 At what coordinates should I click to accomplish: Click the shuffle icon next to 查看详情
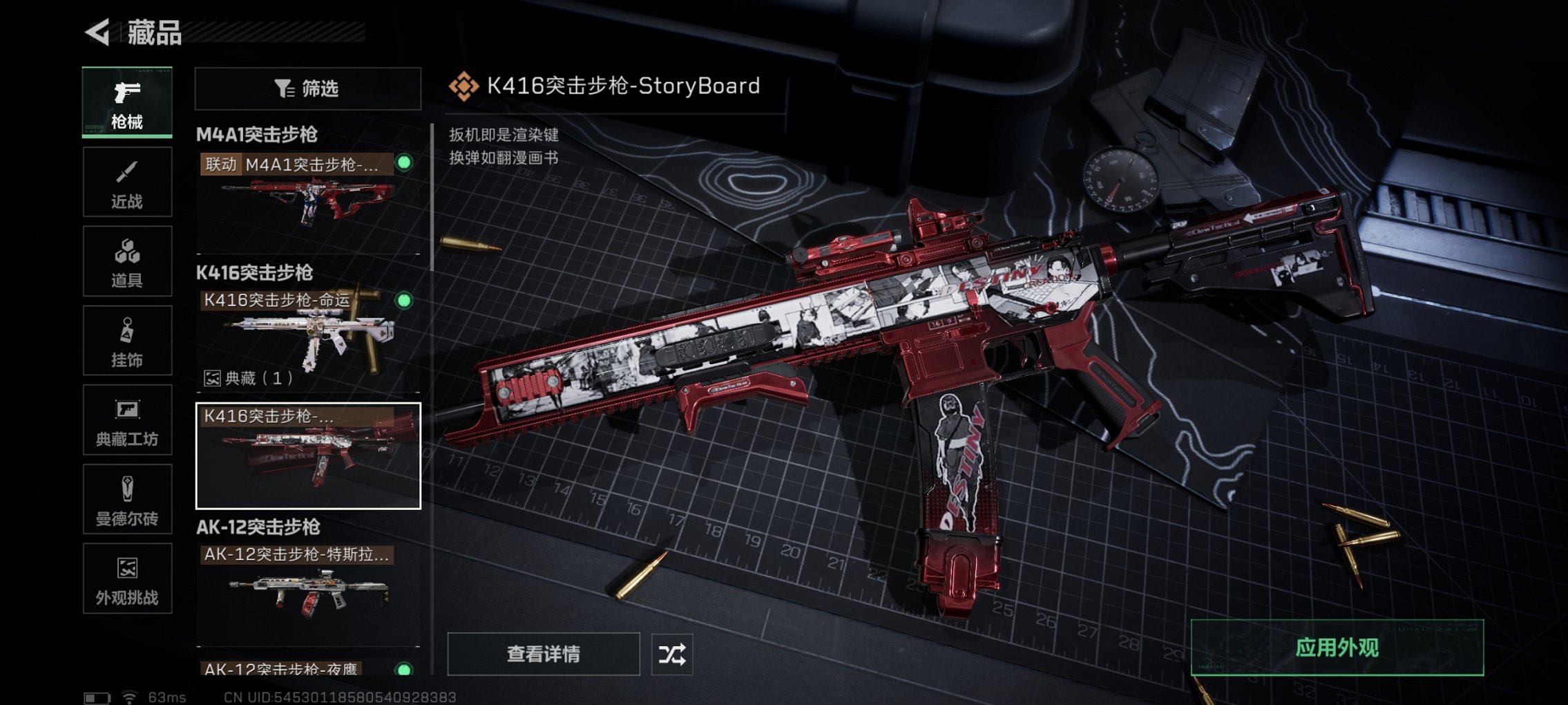tap(673, 653)
